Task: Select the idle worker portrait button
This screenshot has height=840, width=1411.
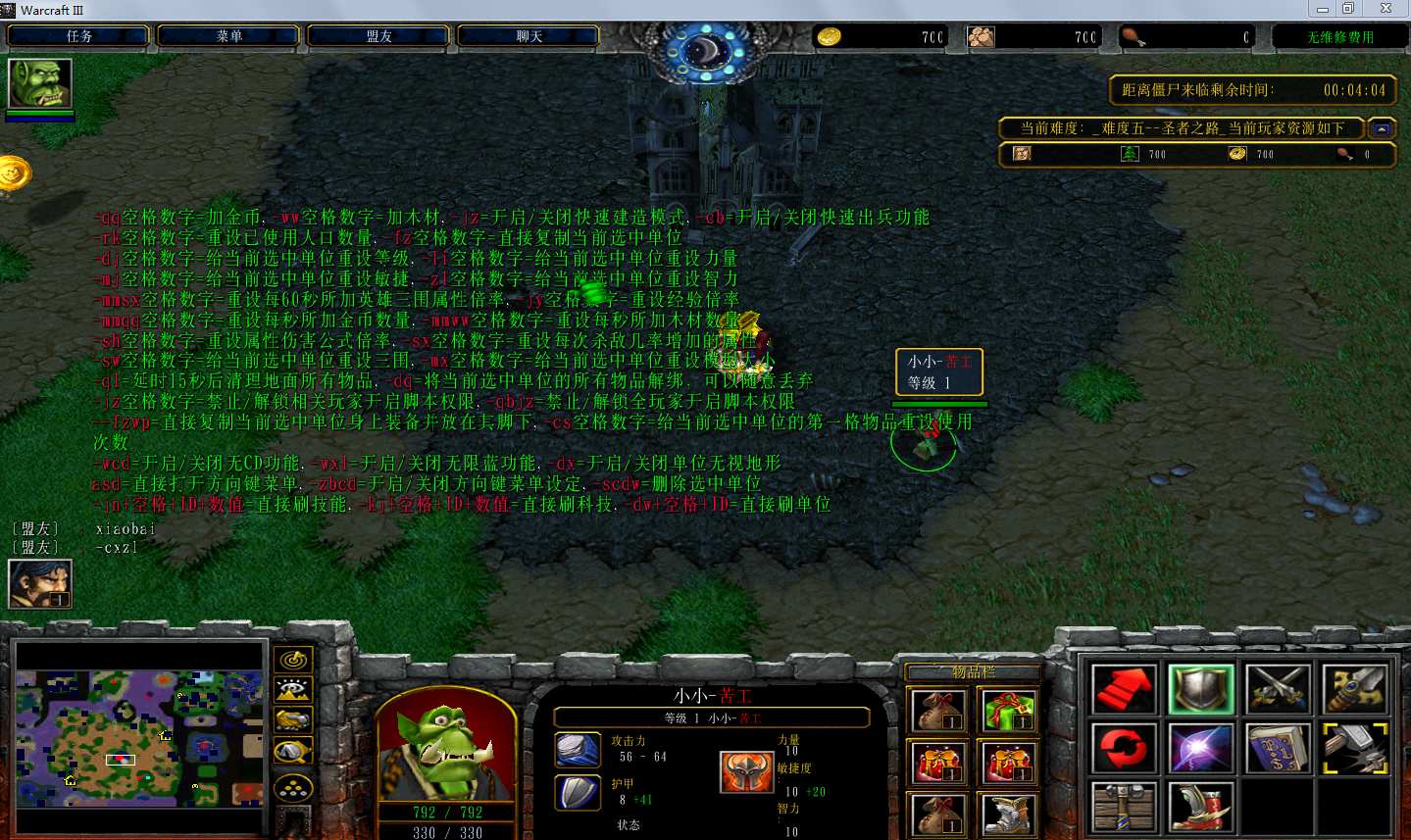Action: click(x=40, y=583)
